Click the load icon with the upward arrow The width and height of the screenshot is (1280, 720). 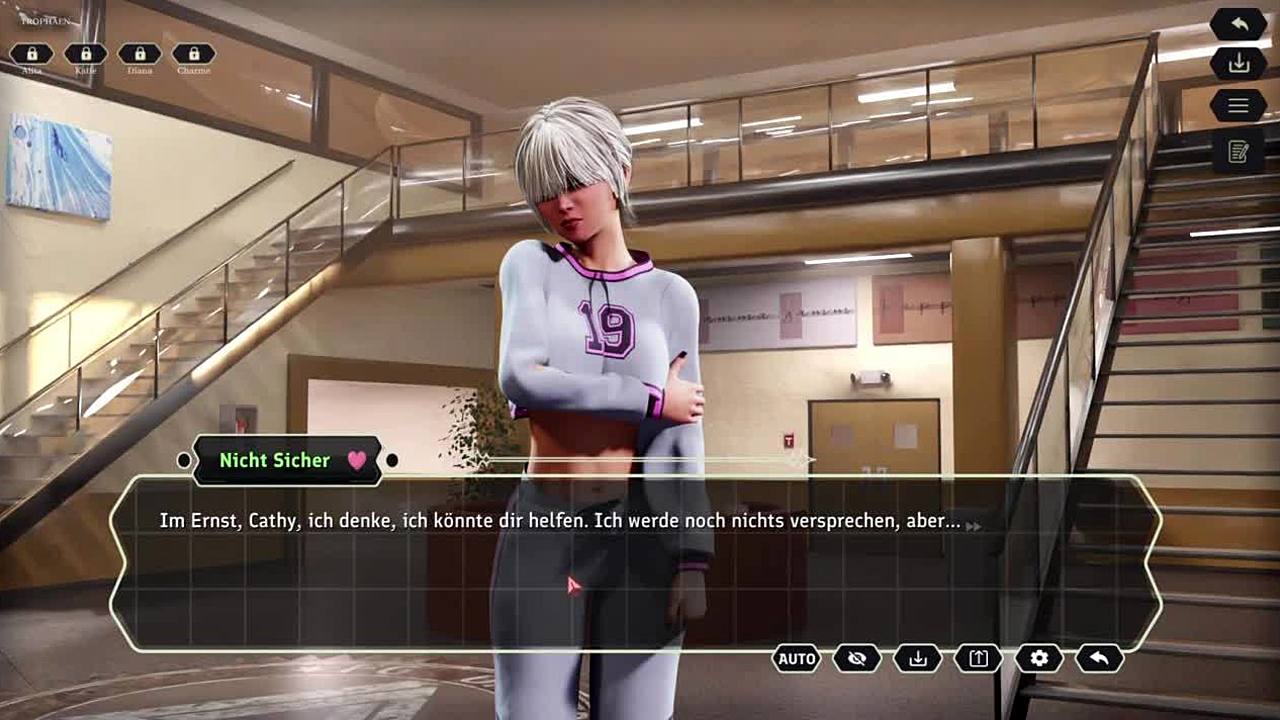(x=978, y=658)
